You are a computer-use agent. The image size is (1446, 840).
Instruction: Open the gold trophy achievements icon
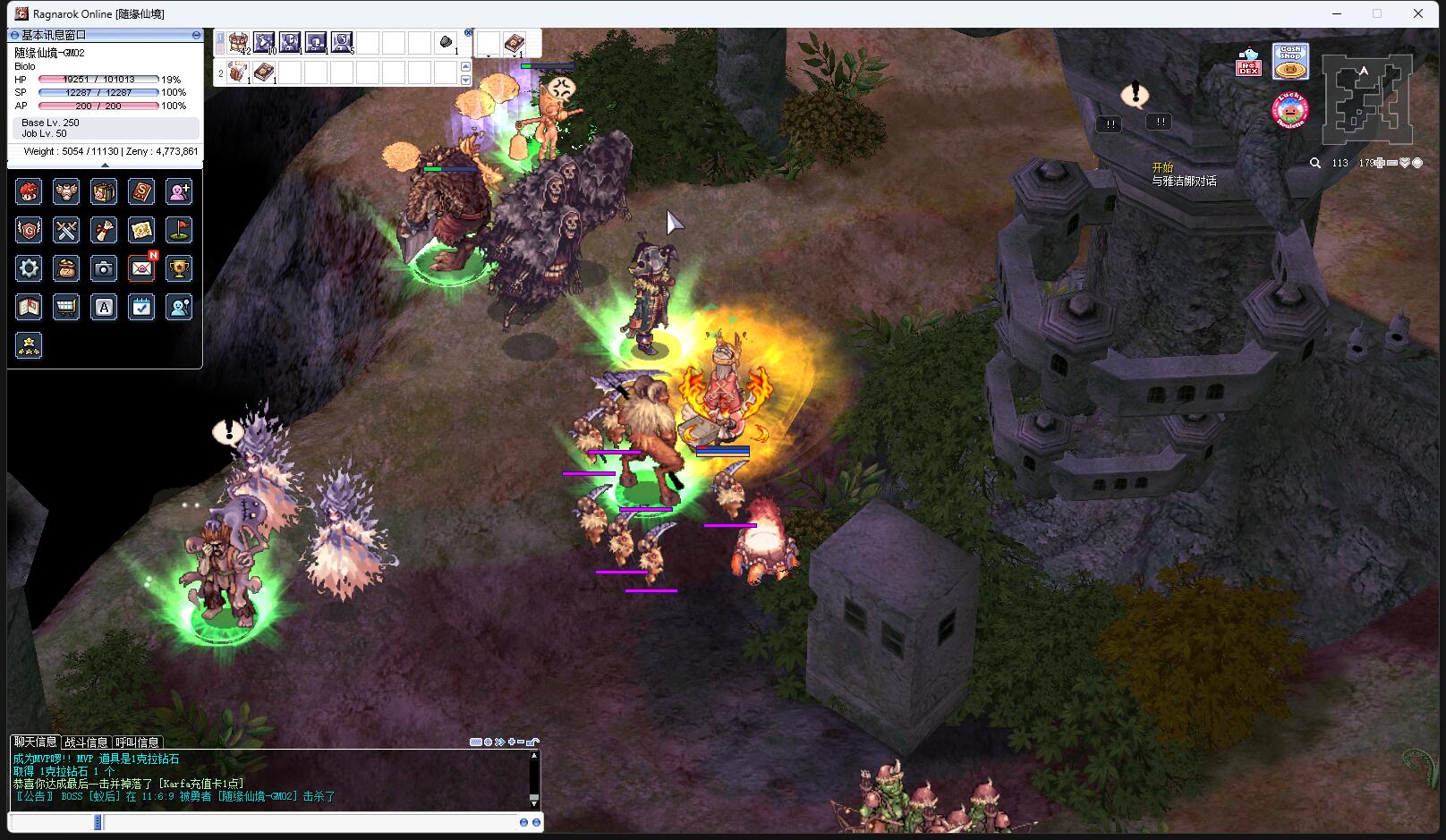[179, 268]
